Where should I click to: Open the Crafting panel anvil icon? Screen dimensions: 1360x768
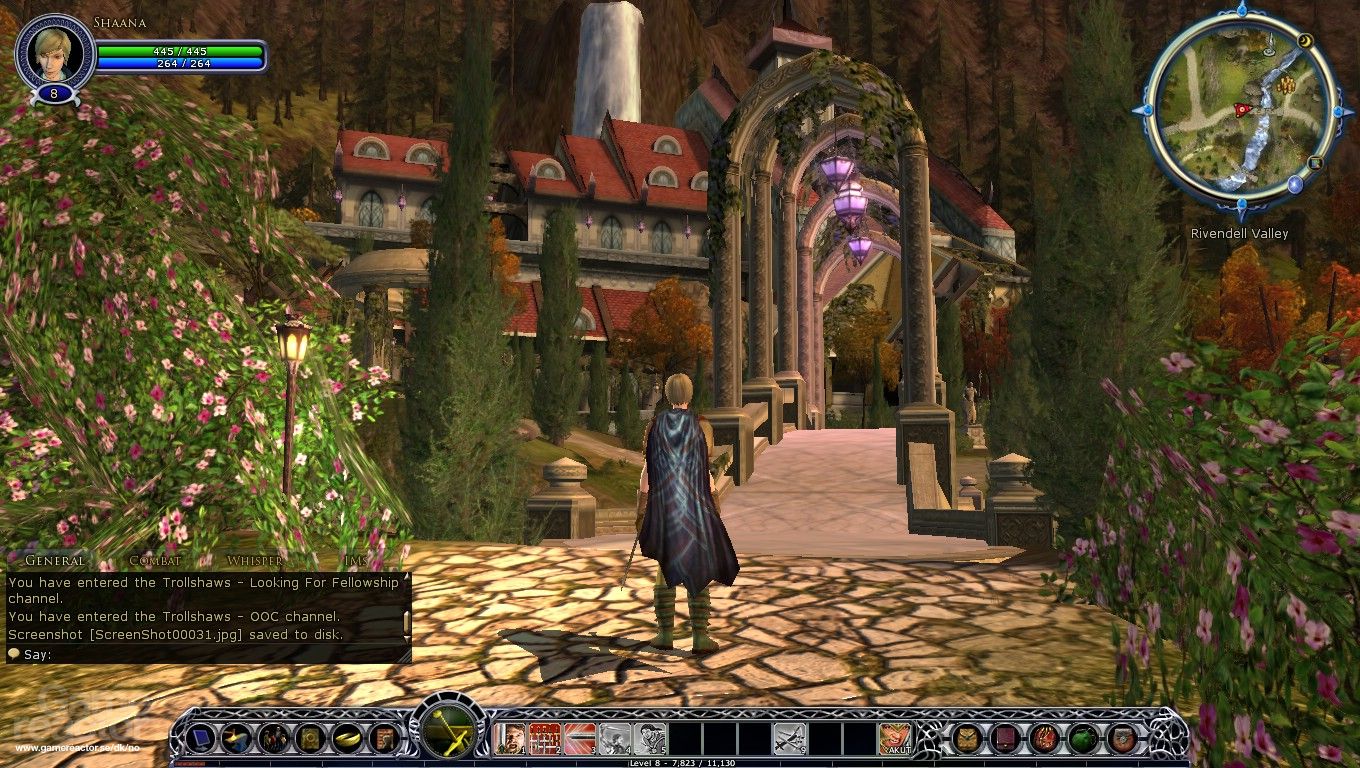235,740
